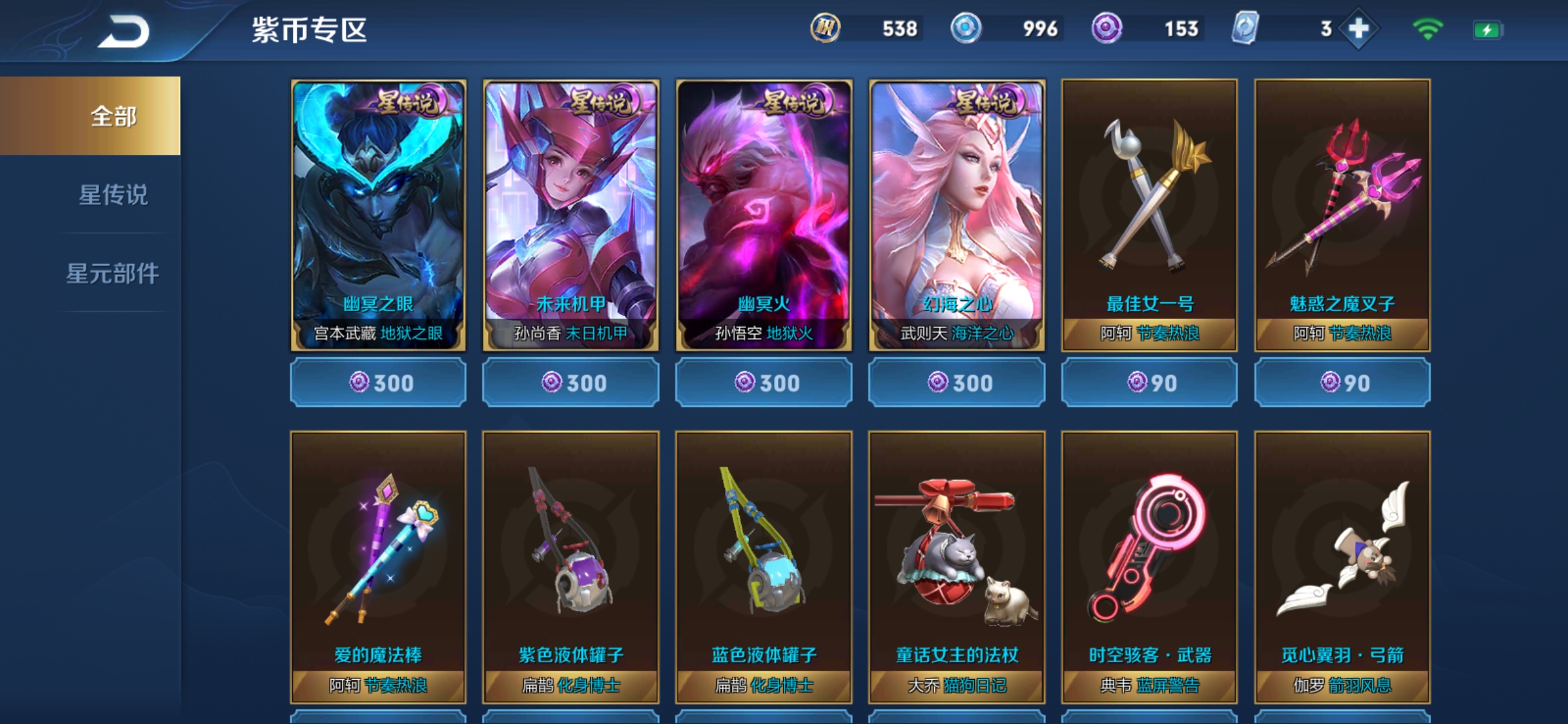Open the 爱的魔法棒 item card
This screenshot has height=724, width=1568.
pyautogui.click(x=378, y=566)
